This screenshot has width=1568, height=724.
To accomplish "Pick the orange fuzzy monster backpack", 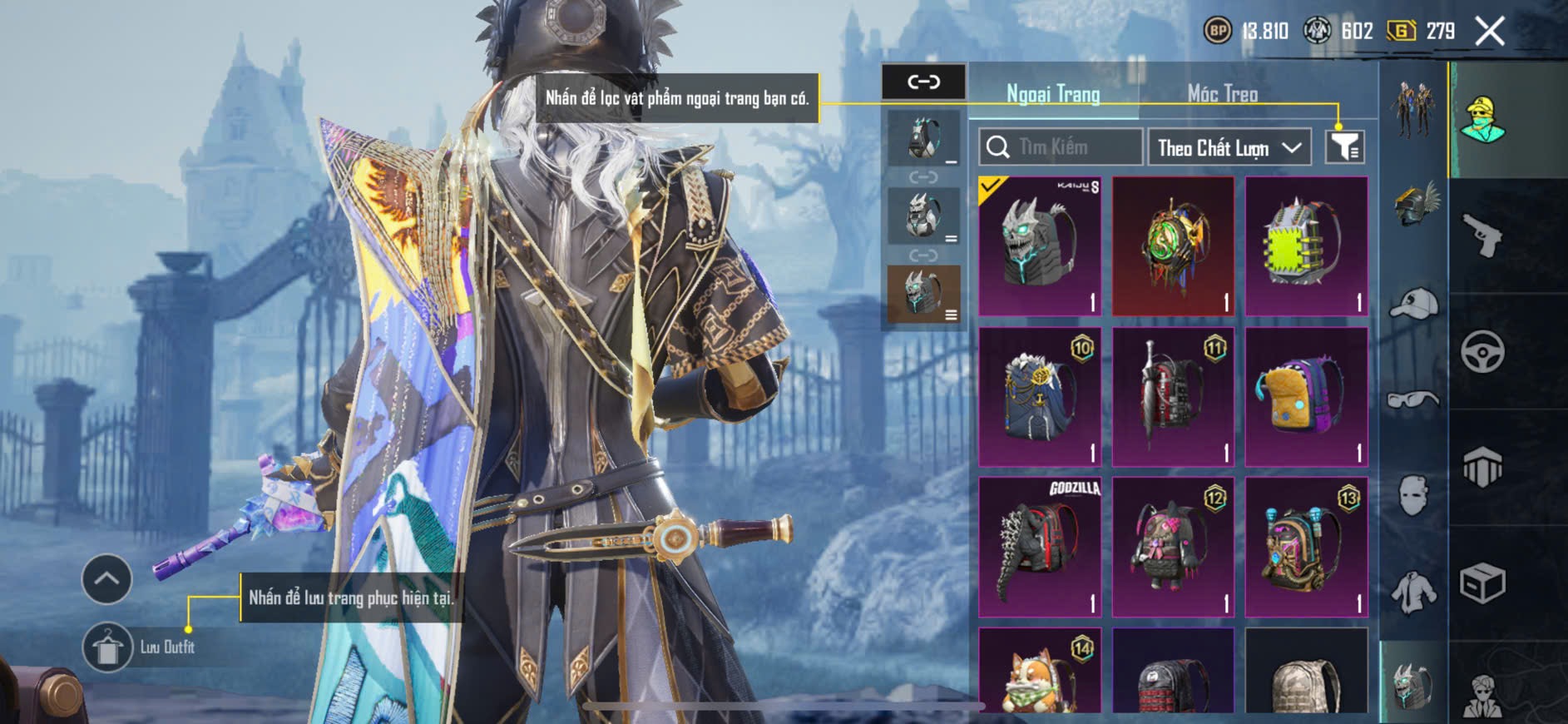I will click(1306, 397).
